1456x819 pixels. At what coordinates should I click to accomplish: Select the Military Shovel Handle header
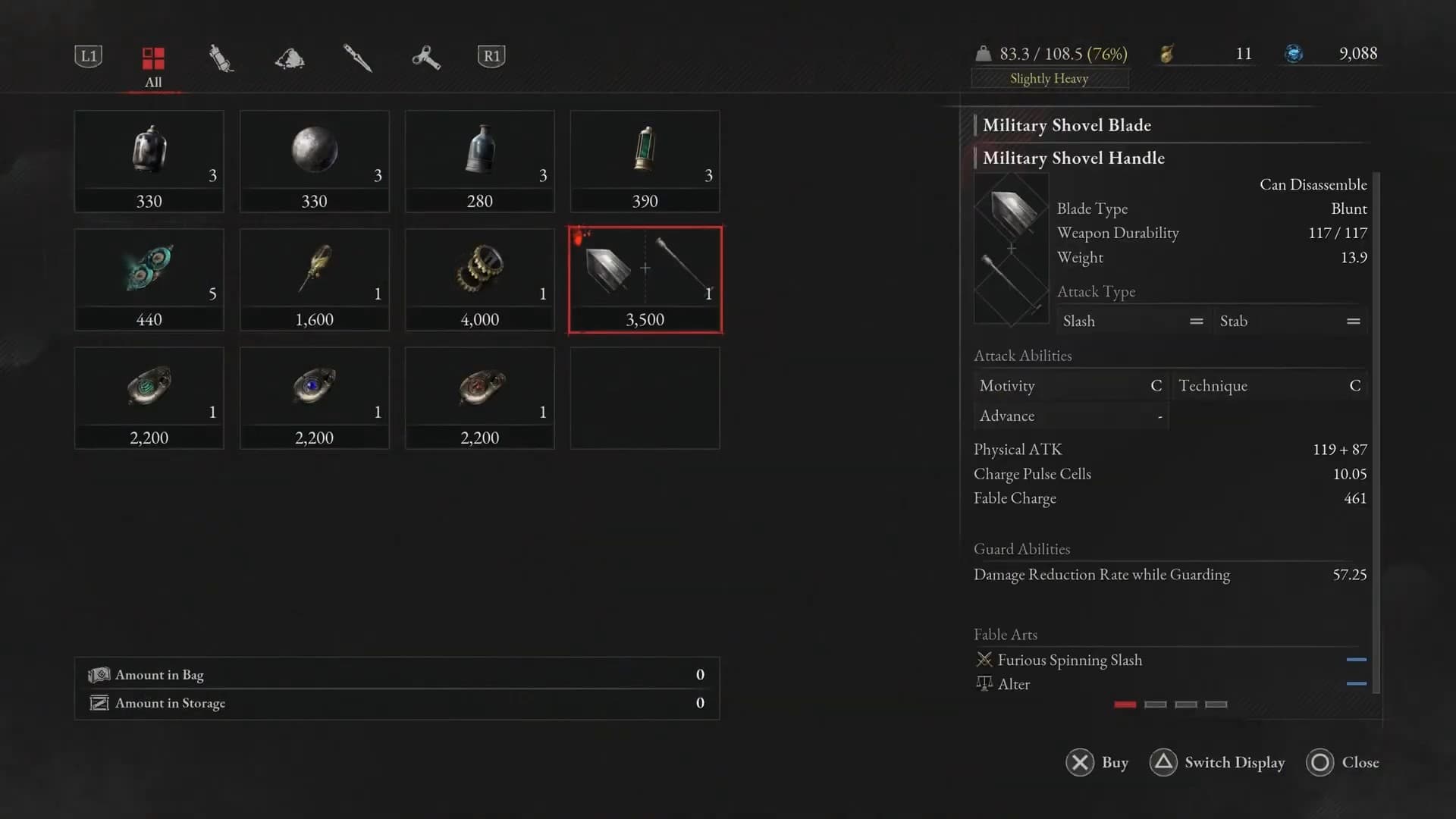[1073, 158]
